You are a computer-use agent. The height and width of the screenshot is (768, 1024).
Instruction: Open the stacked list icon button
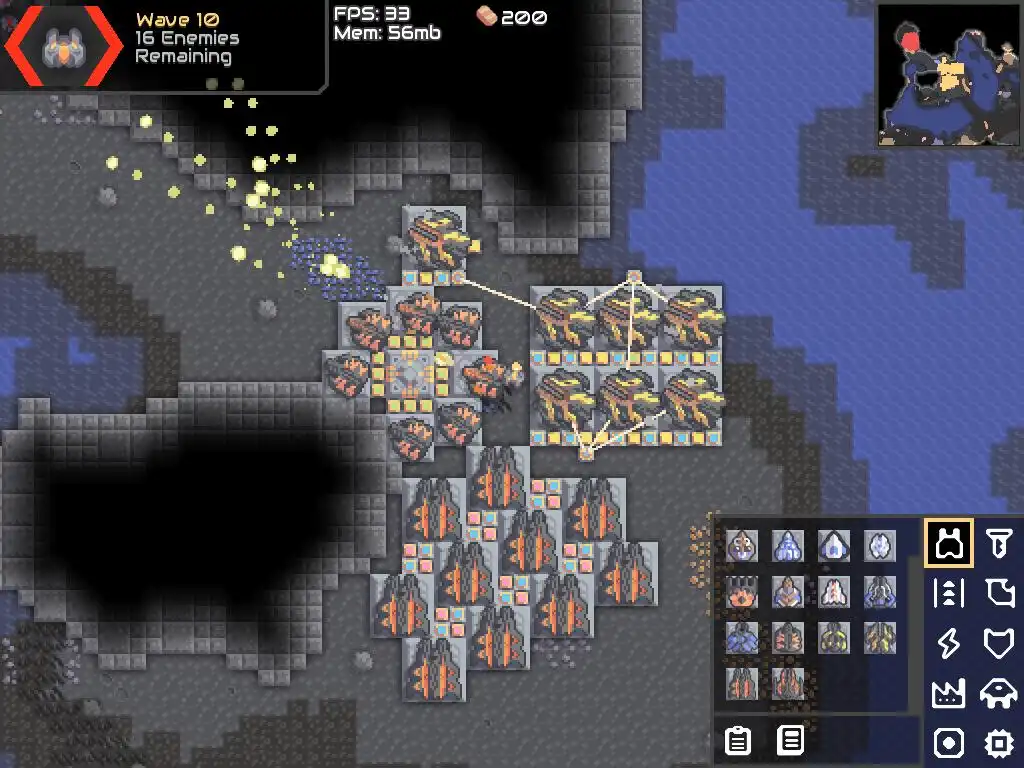tap(791, 740)
